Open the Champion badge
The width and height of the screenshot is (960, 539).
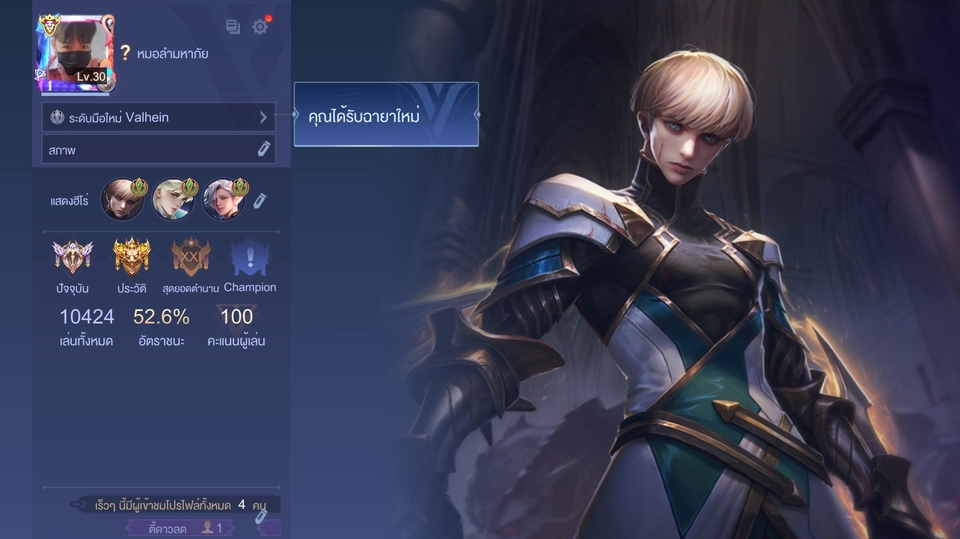click(249, 259)
